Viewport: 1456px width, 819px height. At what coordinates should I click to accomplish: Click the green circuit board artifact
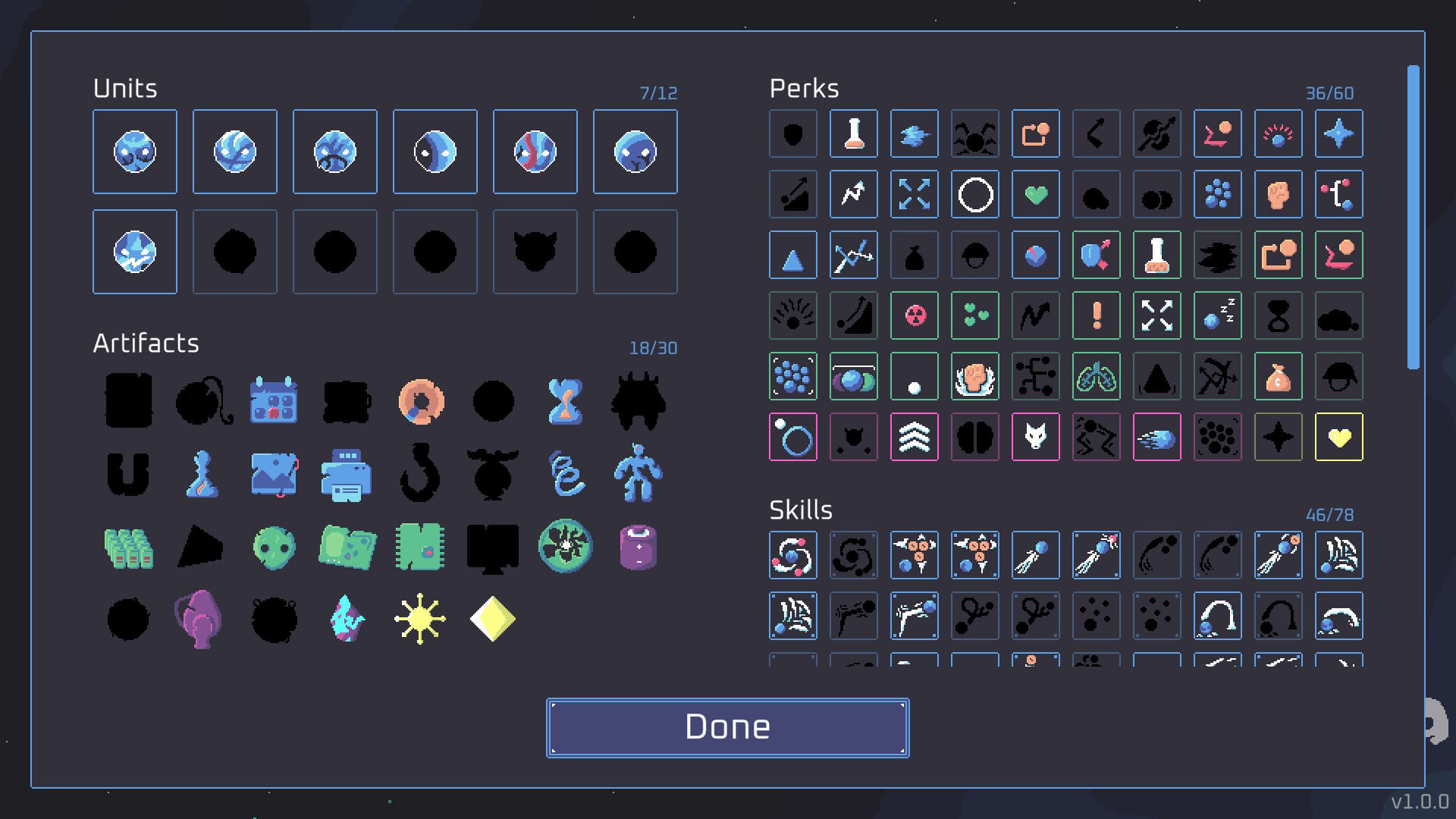coord(420,547)
